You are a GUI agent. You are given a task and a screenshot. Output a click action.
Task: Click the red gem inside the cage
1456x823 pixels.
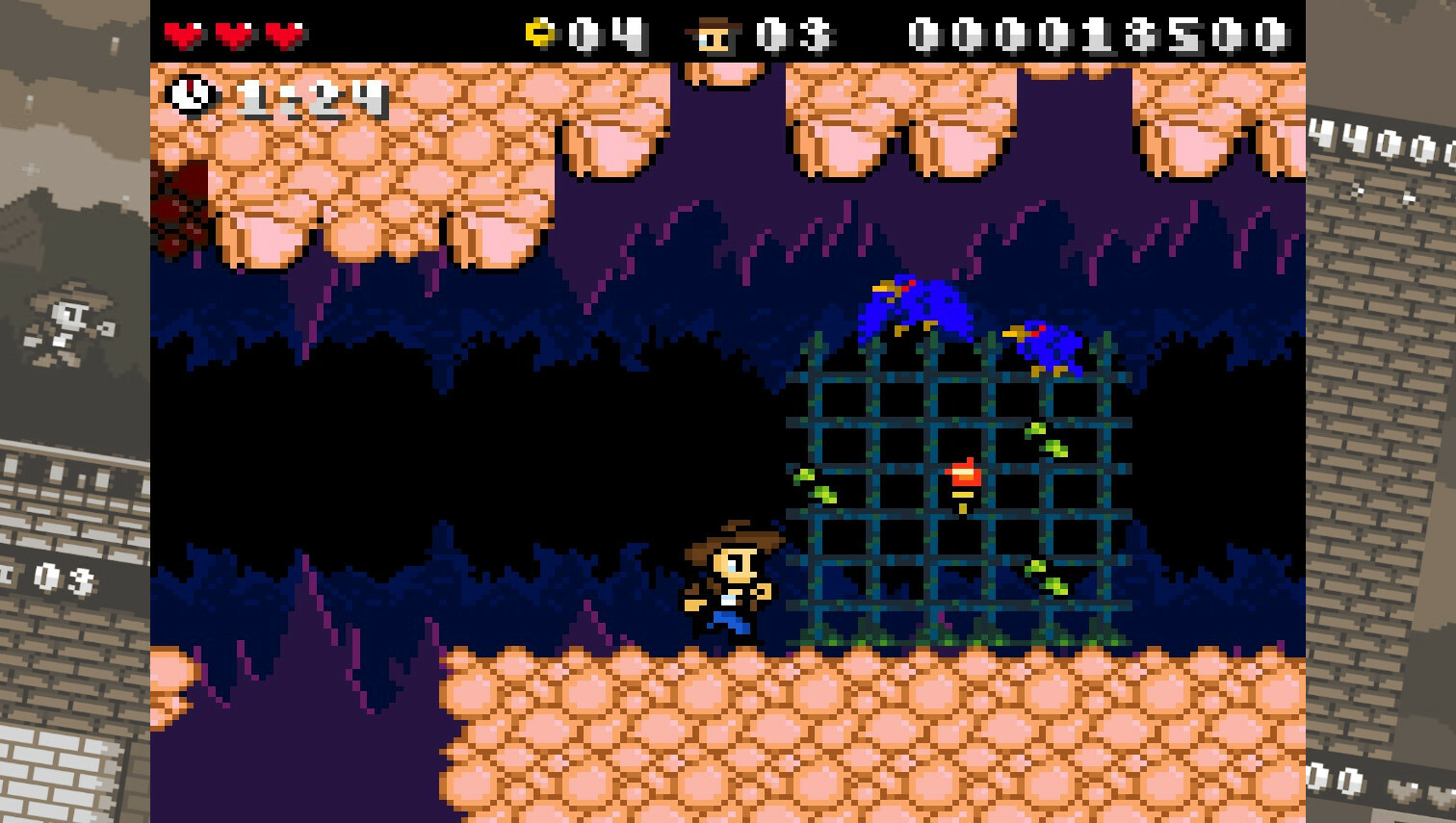(964, 476)
